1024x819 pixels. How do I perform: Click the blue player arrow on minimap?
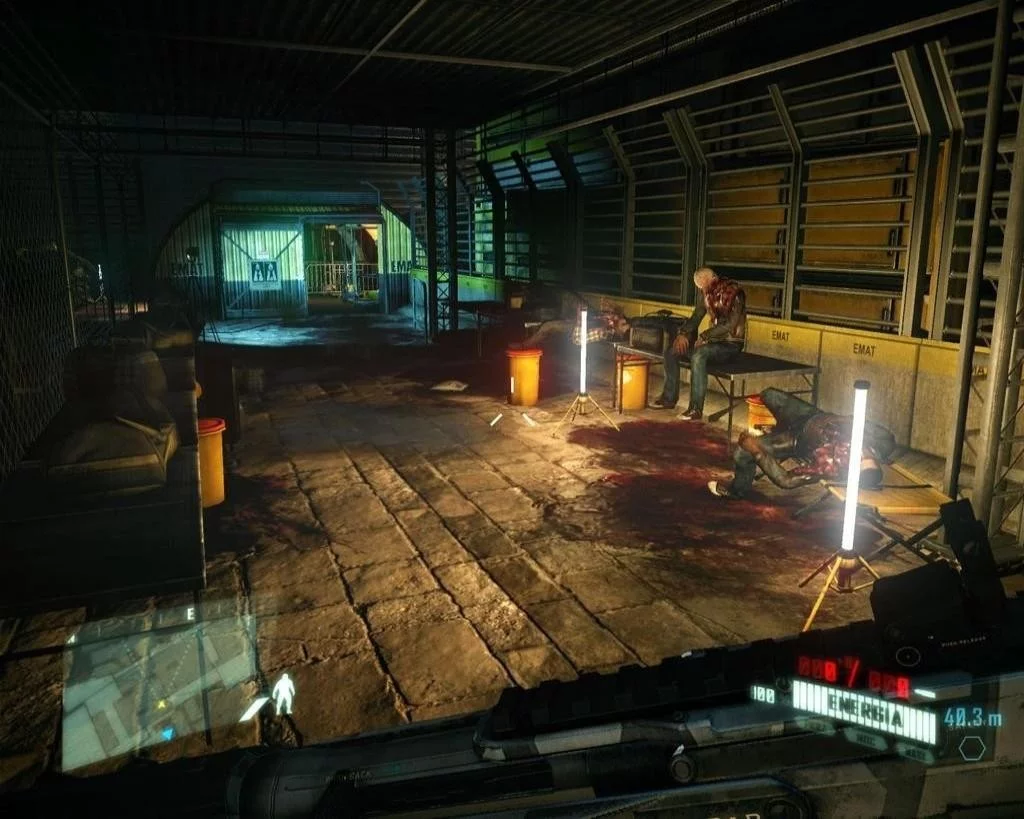(168, 733)
